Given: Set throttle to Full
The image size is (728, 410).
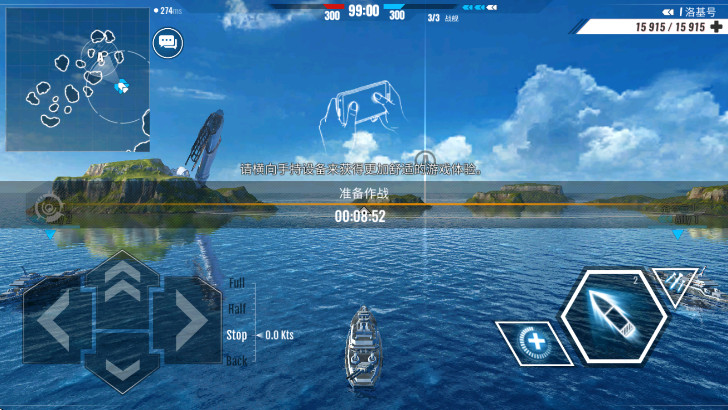Looking at the screenshot, I should click(237, 283).
